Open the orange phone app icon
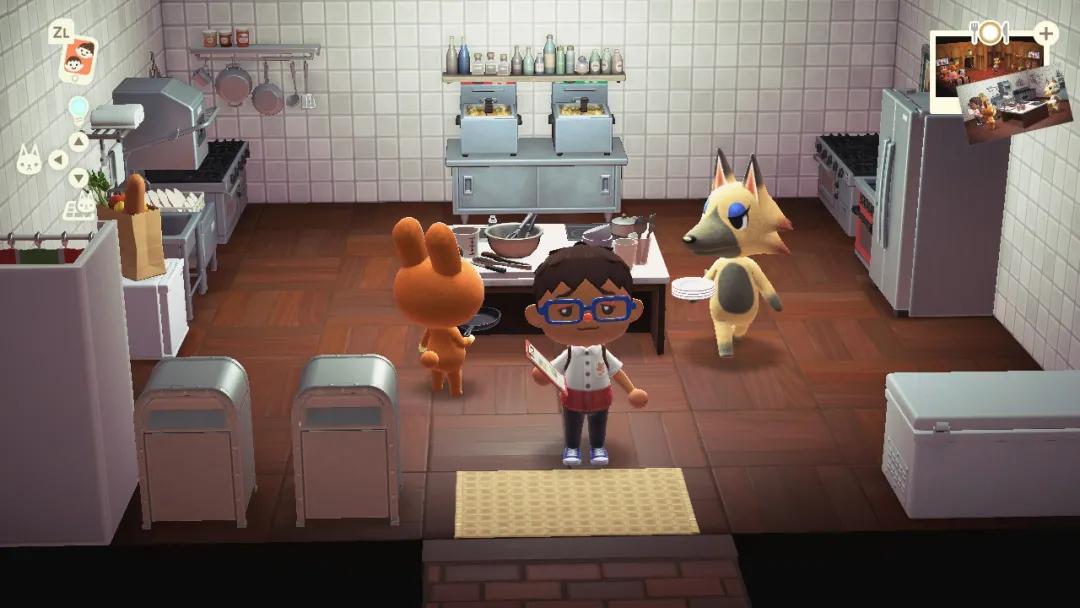 point(77,60)
